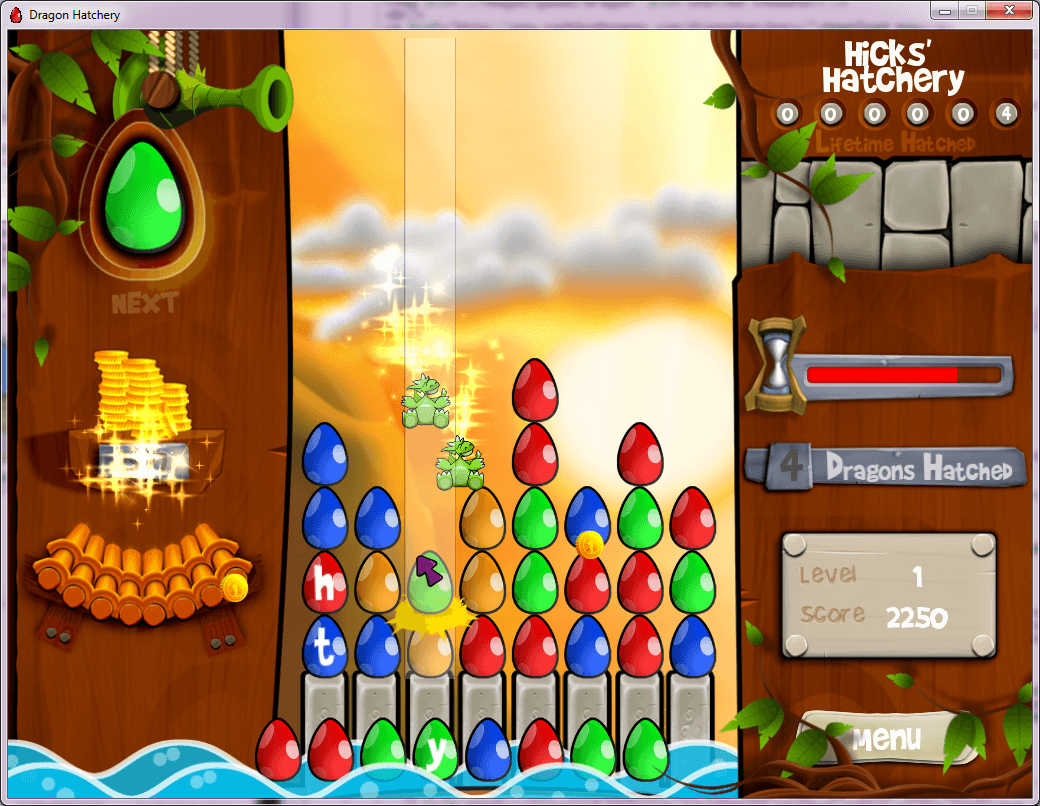1040x806 pixels.
Task: Minimize the Dragon Hatchery window
Action: tap(943, 10)
